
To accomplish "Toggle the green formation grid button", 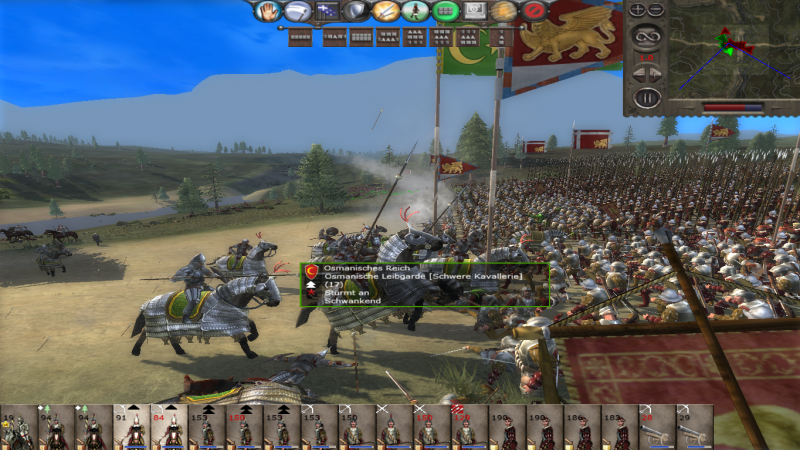I will [x=446, y=11].
